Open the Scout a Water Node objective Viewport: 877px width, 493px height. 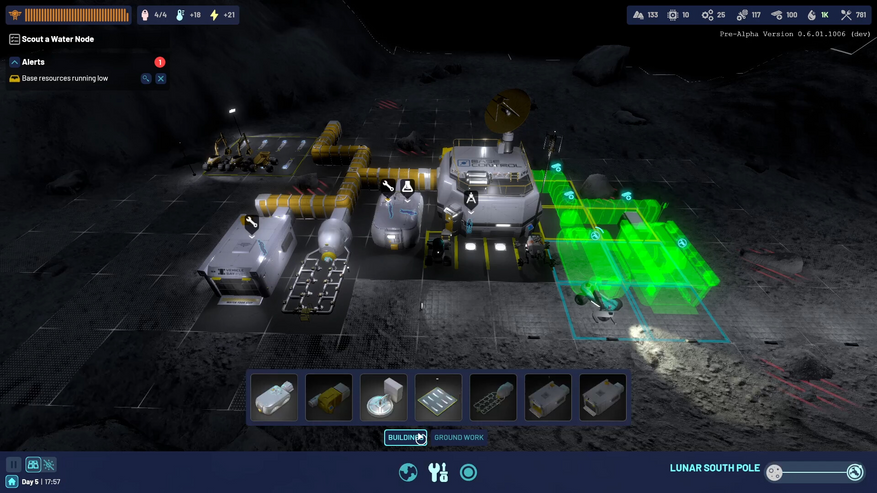click(57, 39)
